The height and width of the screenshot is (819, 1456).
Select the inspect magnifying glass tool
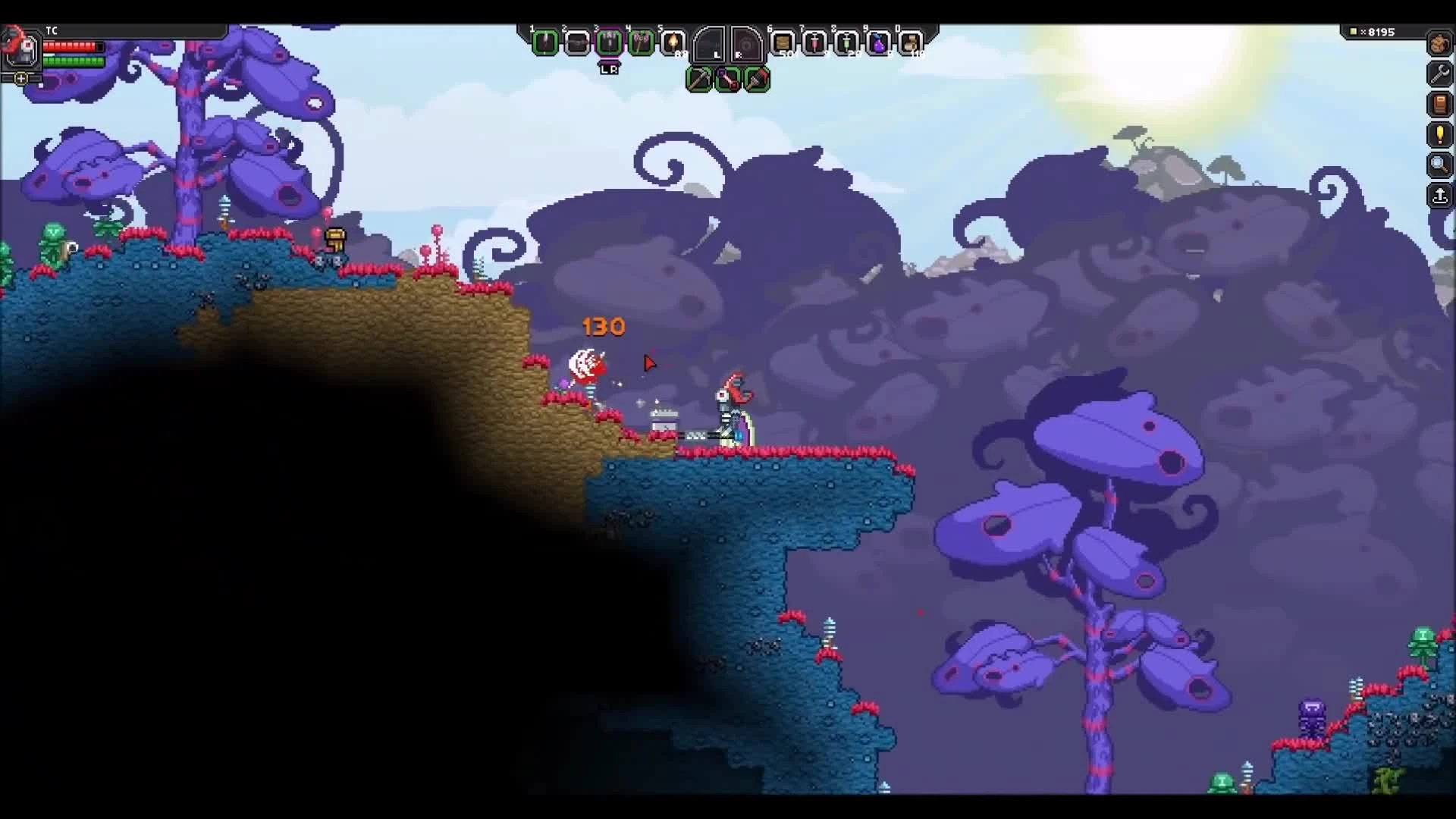pyautogui.click(x=1440, y=165)
